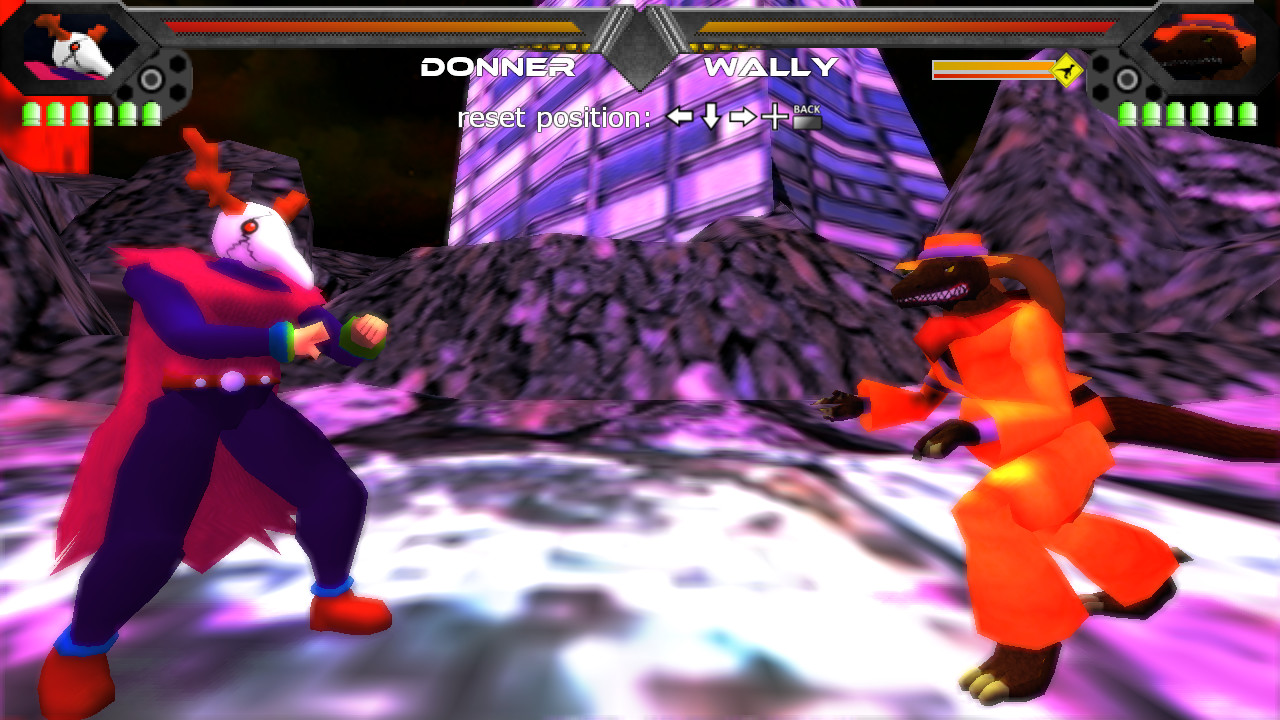Select the DONNER name label
Viewport: 1280px width, 720px height.
(x=498, y=68)
